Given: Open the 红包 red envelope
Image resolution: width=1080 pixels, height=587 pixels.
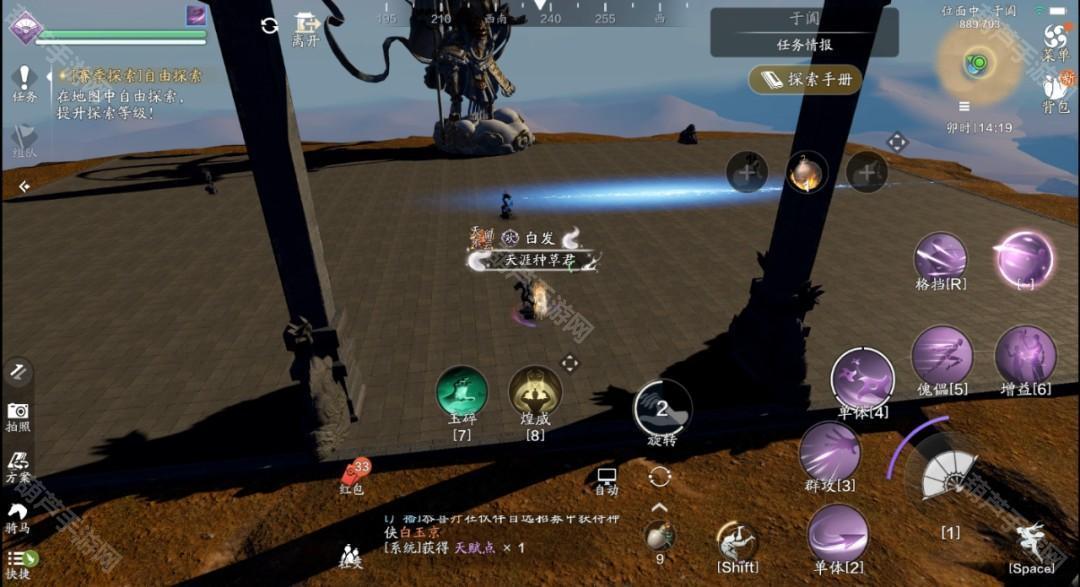Looking at the screenshot, I should coord(355,474).
